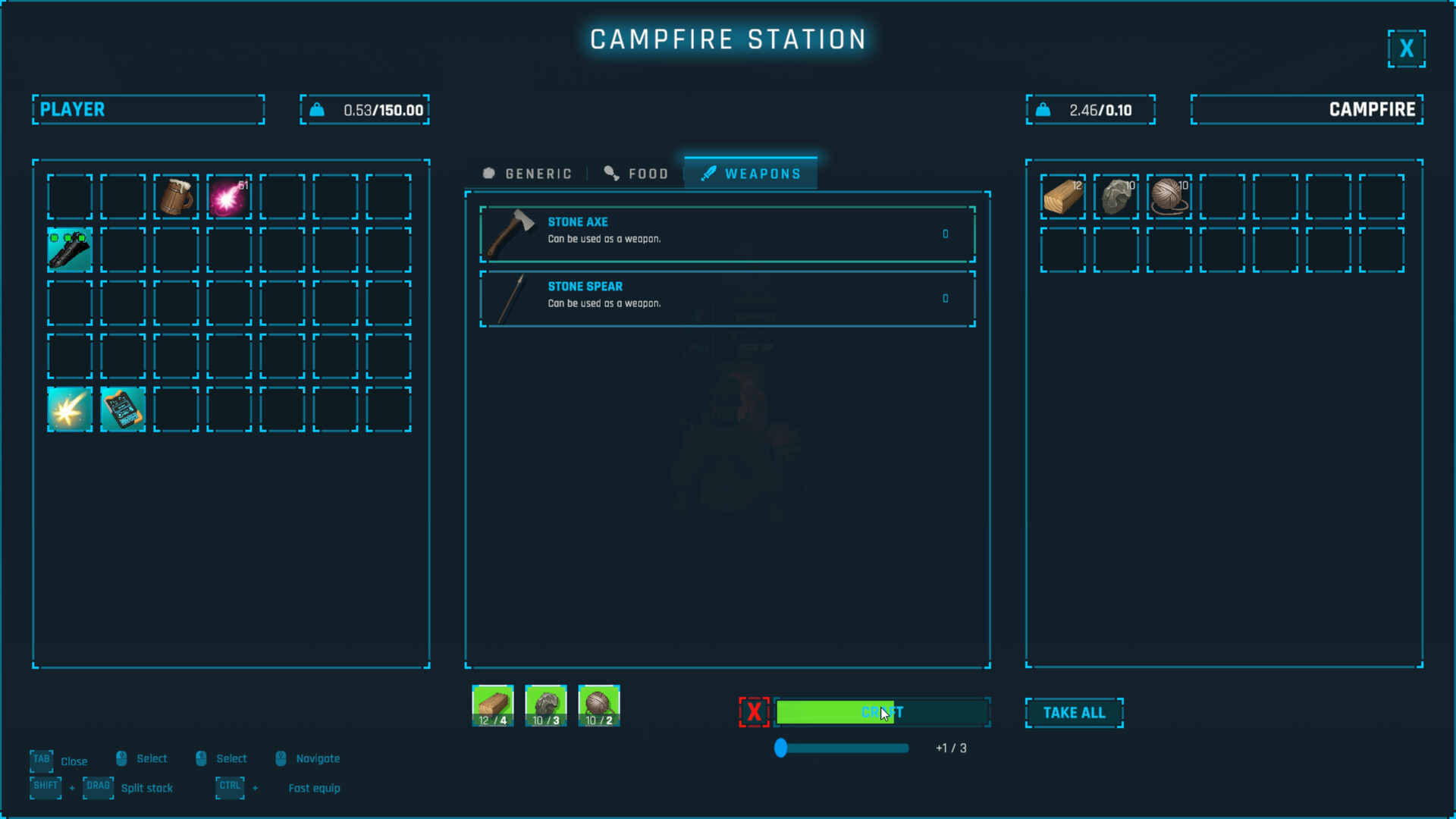Cancel crafting with the red X button

[754, 712]
